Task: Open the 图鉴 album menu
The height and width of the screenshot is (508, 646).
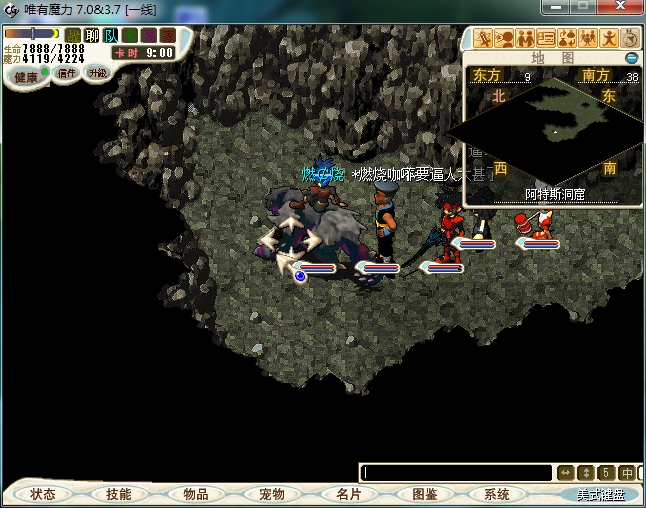Action: (x=424, y=494)
